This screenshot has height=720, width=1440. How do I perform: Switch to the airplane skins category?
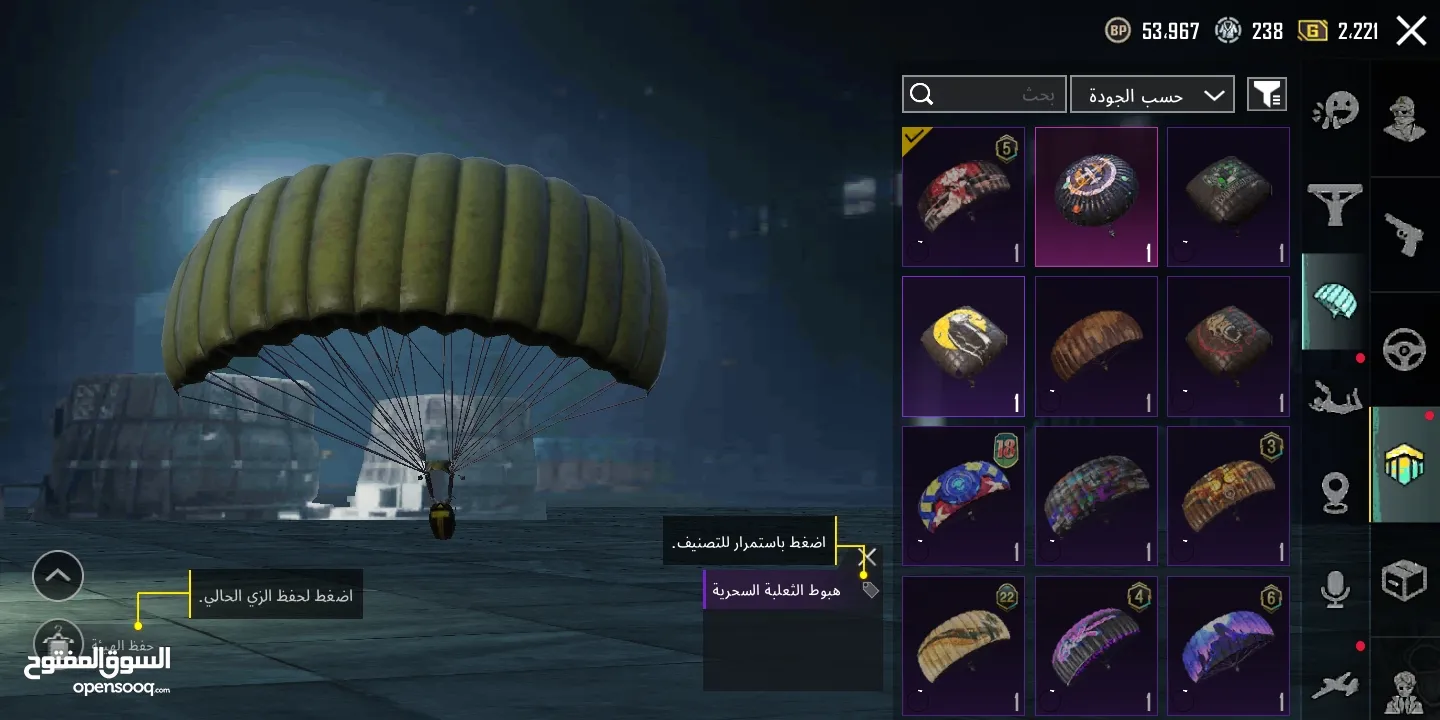1335,685
